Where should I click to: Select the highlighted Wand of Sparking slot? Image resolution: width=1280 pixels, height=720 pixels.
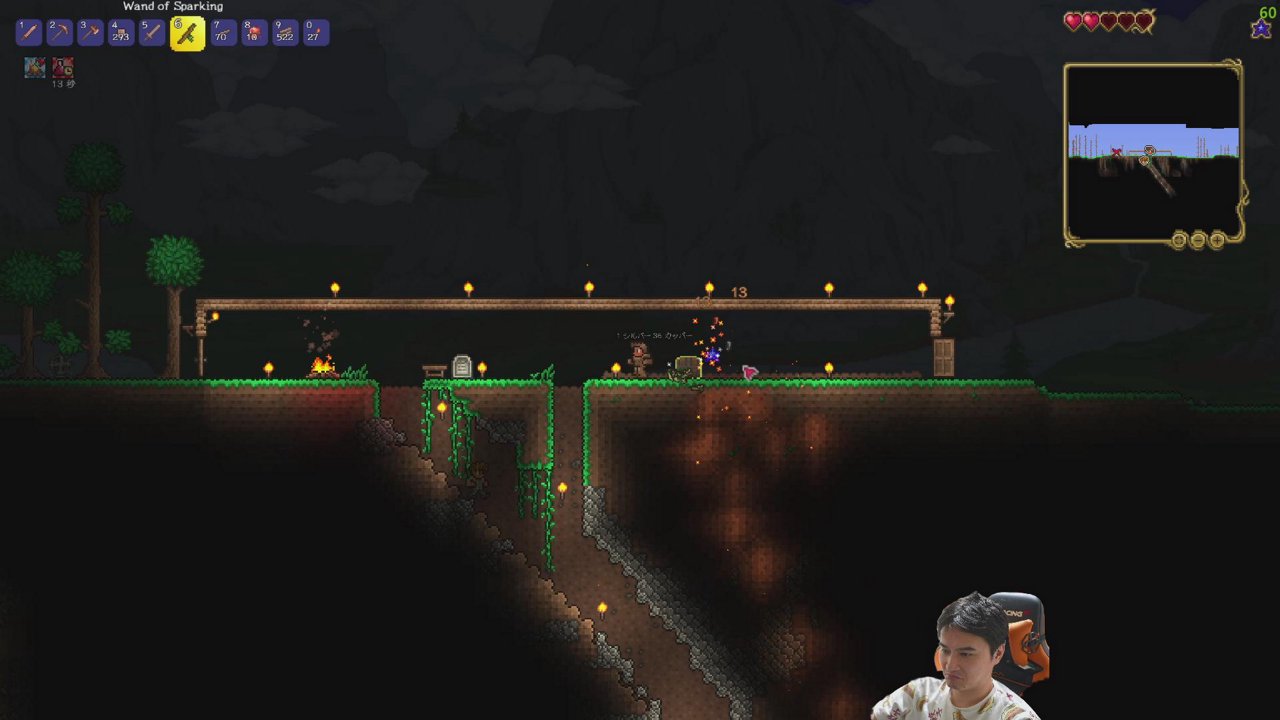coord(187,33)
